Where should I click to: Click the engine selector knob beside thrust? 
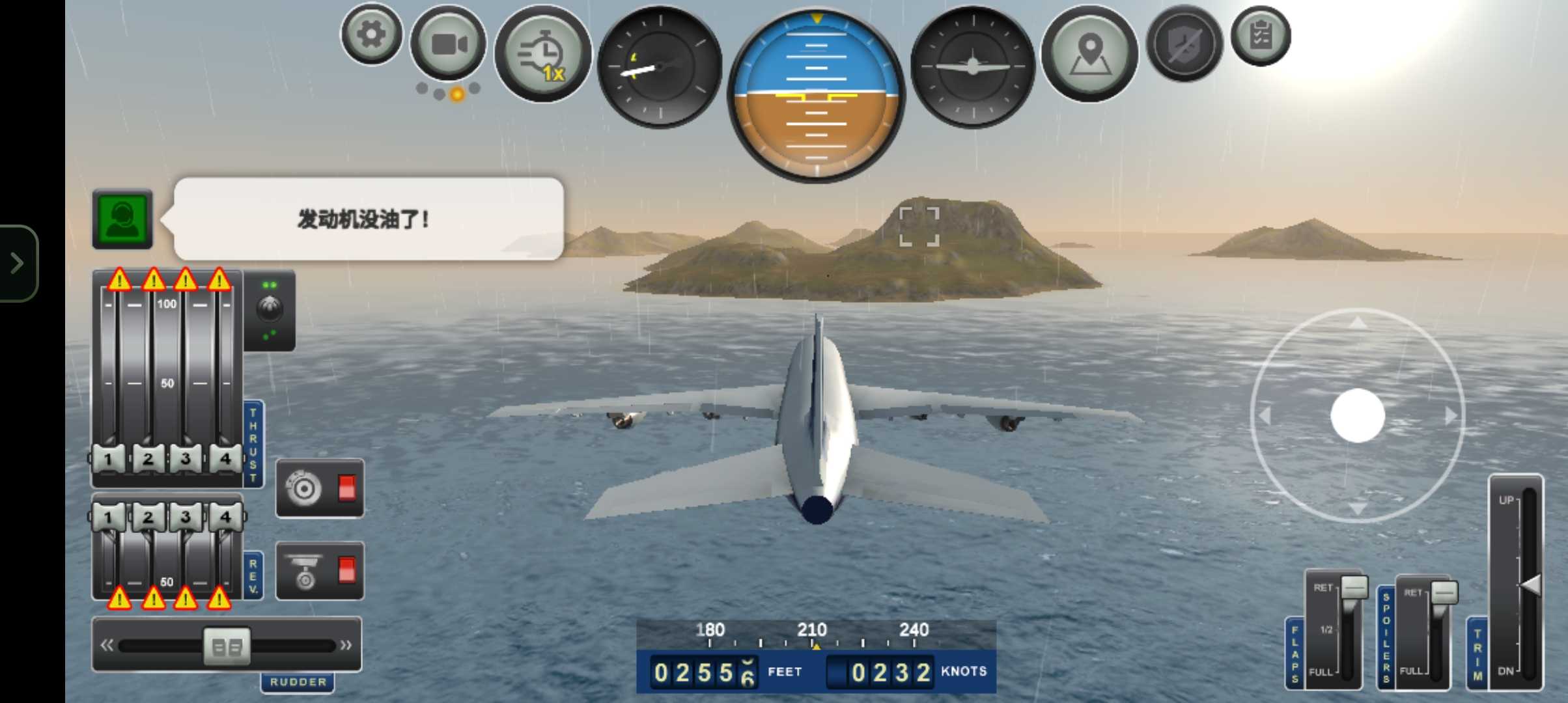point(270,310)
